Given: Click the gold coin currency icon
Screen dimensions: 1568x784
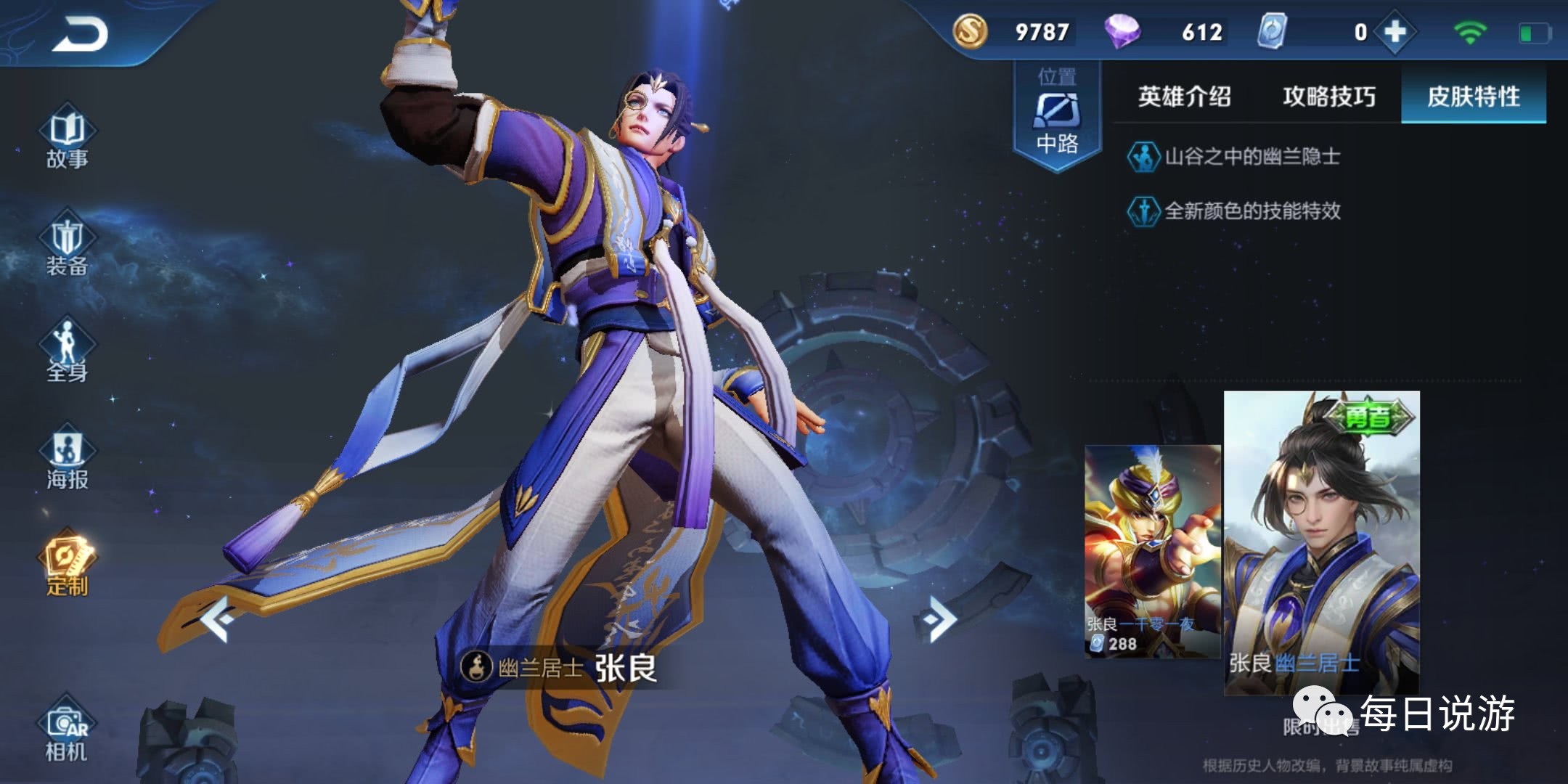Looking at the screenshot, I should click(x=970, y=32).
